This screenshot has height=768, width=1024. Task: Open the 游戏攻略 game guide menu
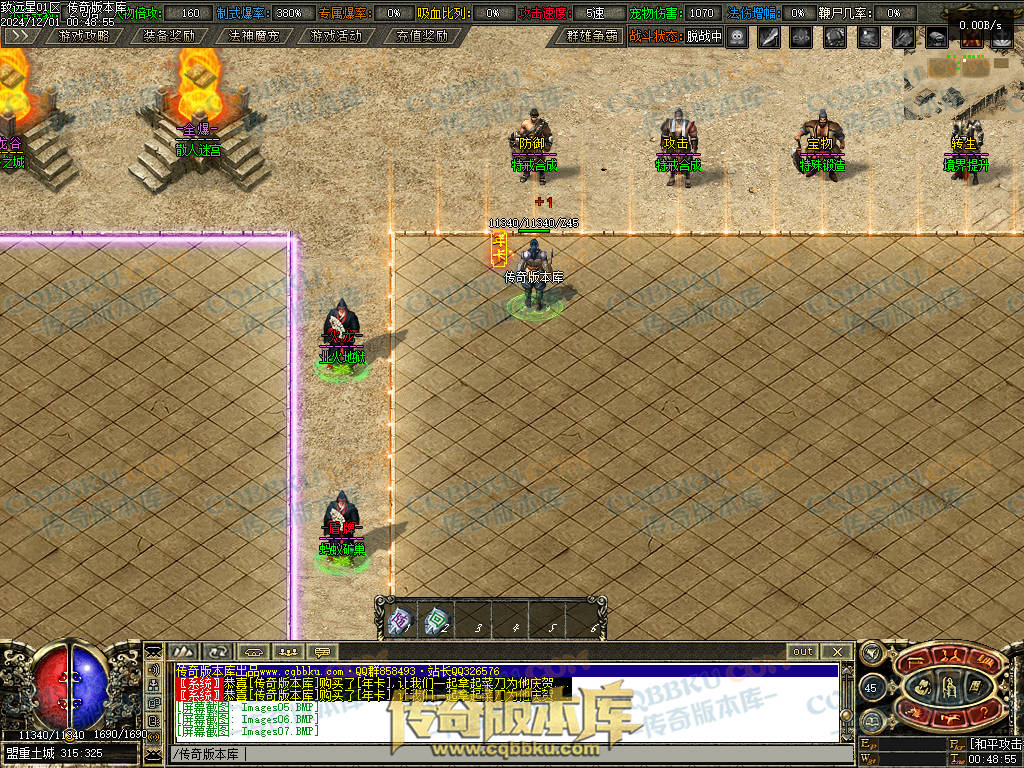(x=85, y=36)
